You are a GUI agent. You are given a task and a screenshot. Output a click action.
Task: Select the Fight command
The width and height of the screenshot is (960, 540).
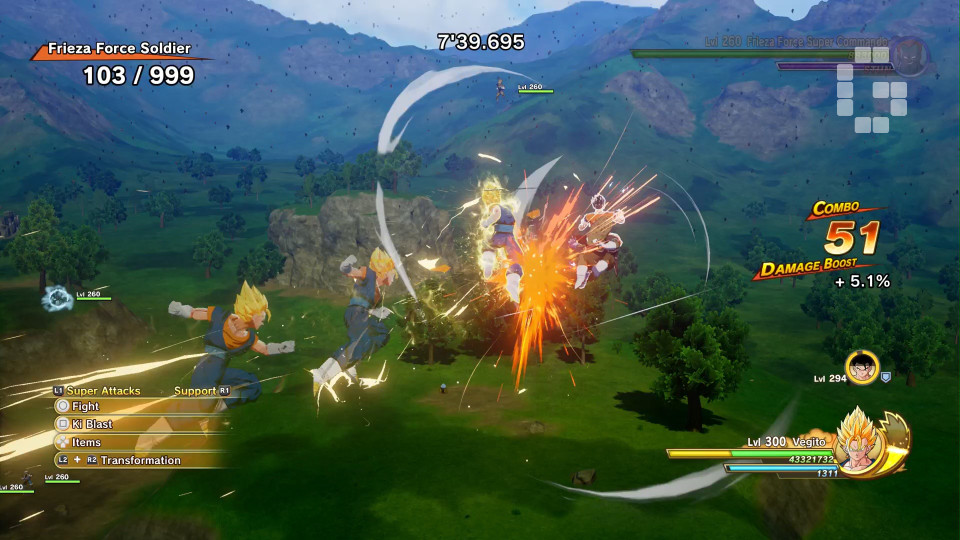point(86,407)
